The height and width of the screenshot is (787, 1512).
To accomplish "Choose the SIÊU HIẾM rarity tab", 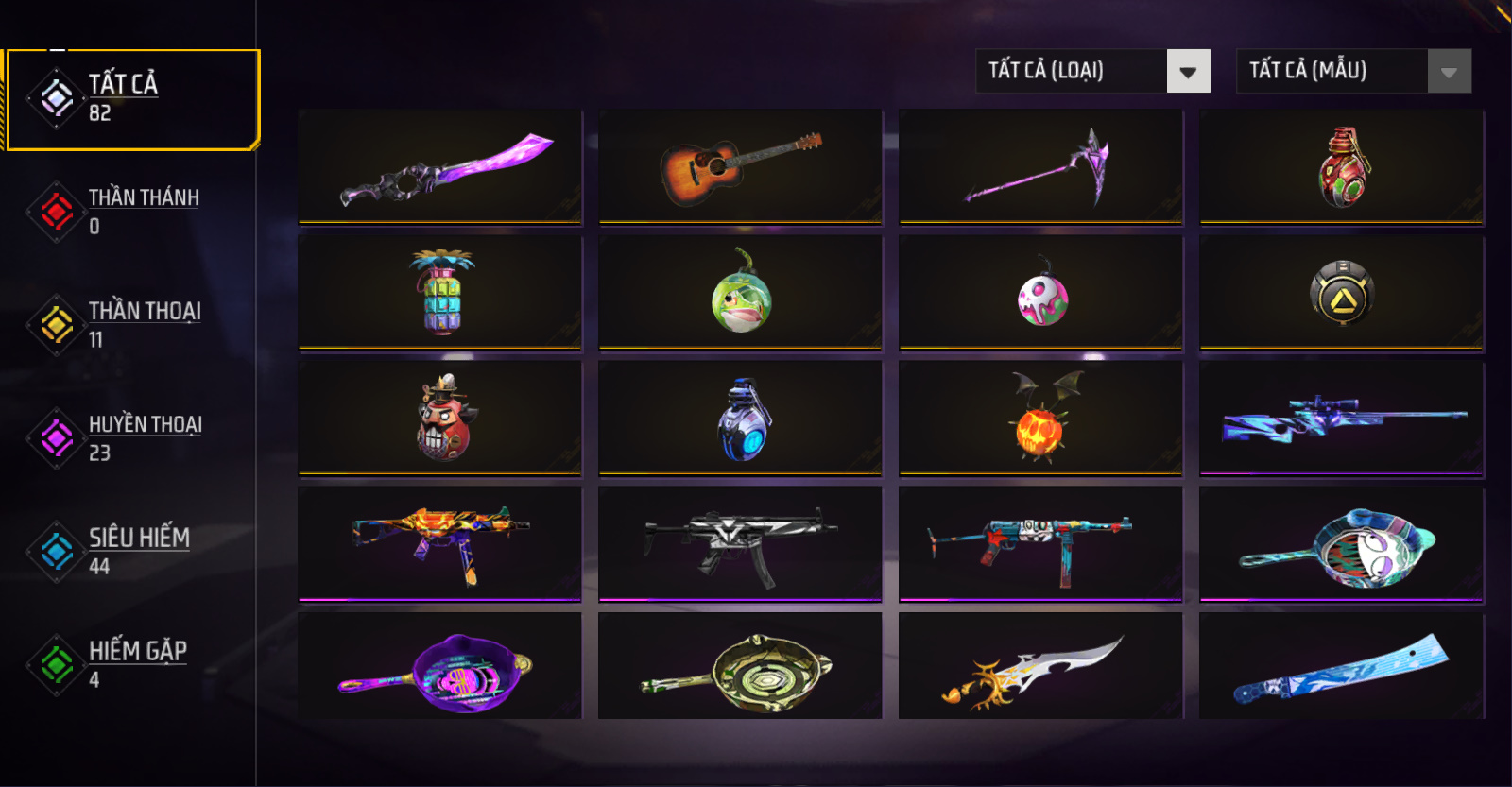I will click(x=132, y=552).
